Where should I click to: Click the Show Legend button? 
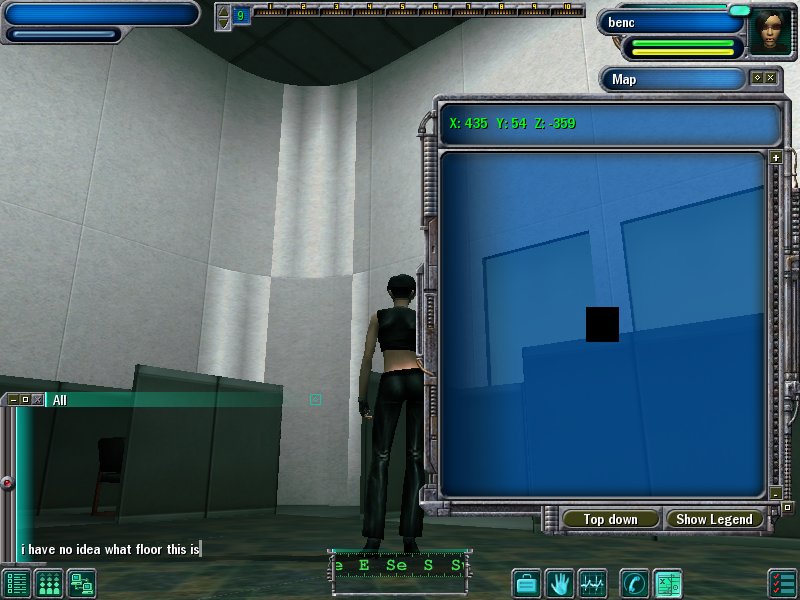[x=715, y=519]
